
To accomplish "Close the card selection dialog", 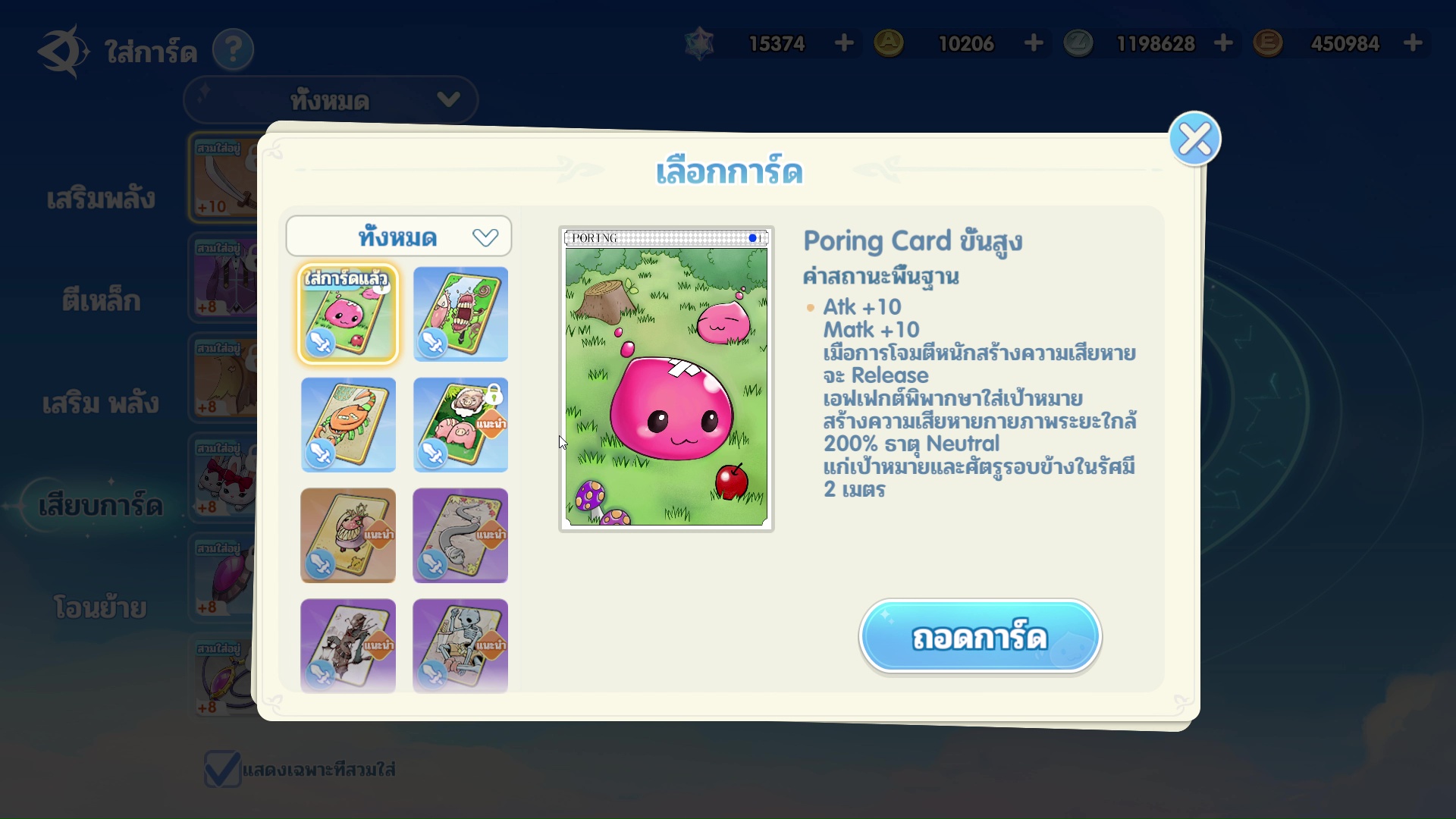I will coord(1194,139).
